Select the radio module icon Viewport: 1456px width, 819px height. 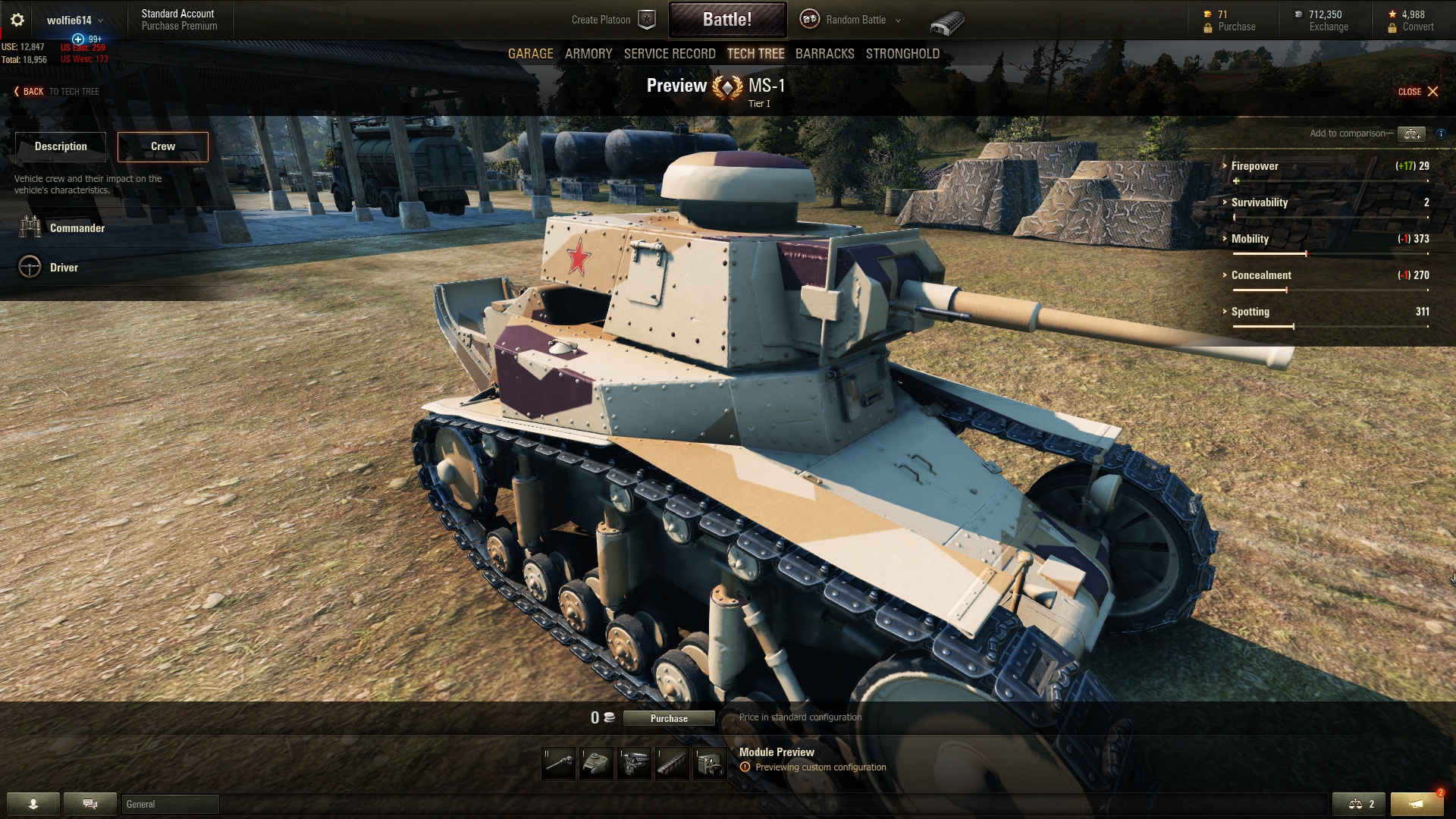point(711,764)
